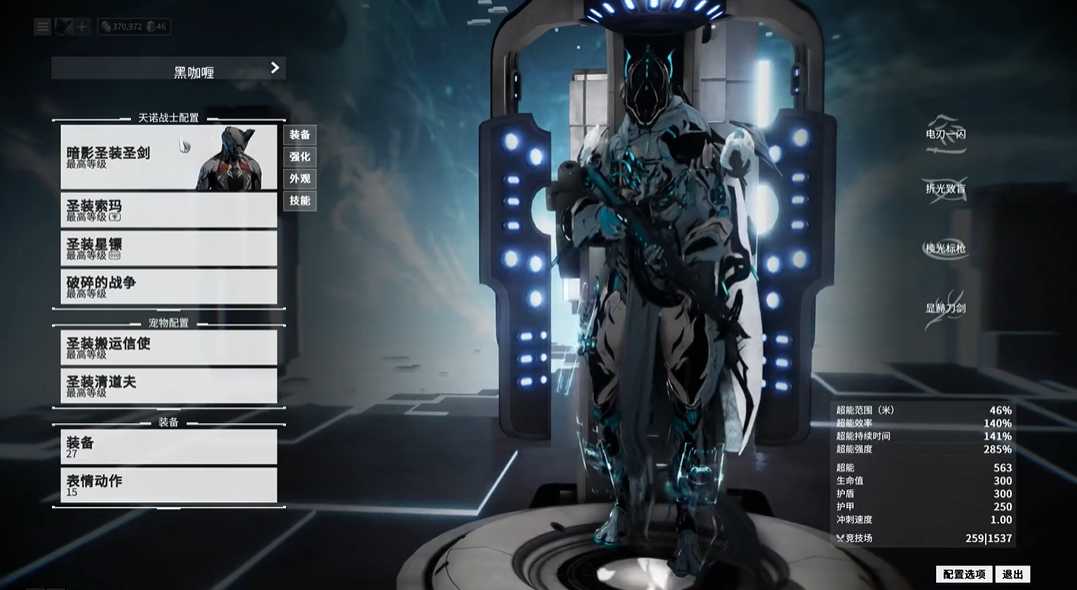Screen dimensions: 1077x590
Task: Switch to the 强化 upgrade tab
Action: (x=300, y=157)
